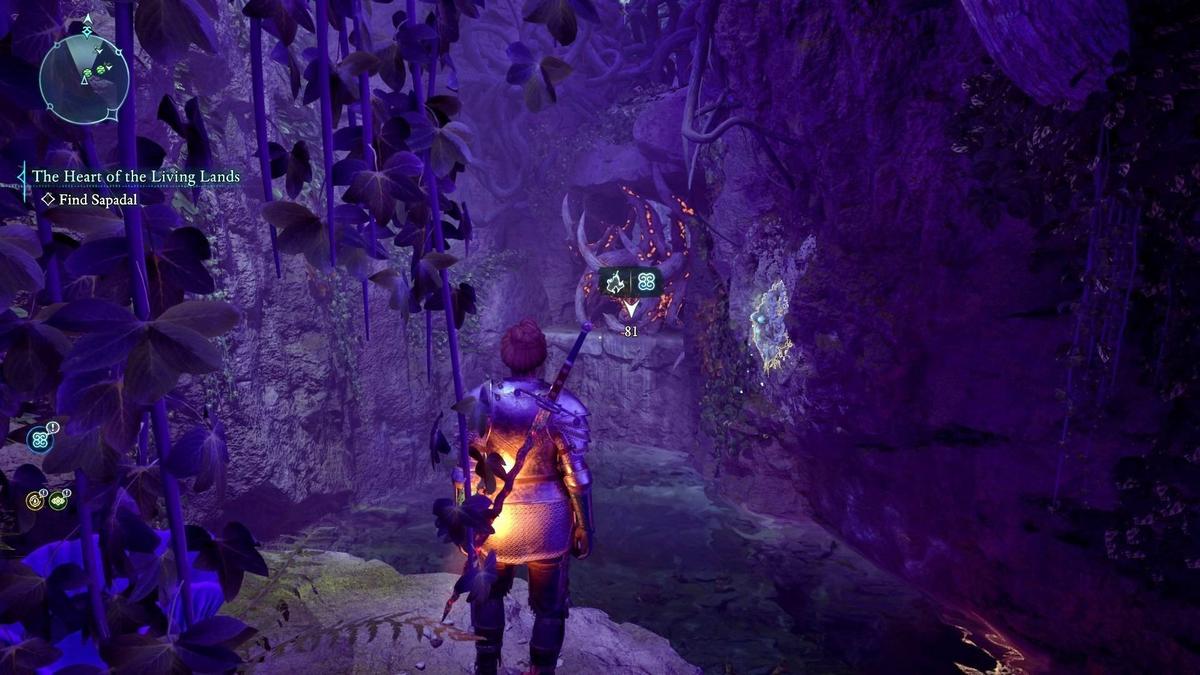Select The Heart of the Living Lands quest
1200x675 pixels.
(136, 177)
